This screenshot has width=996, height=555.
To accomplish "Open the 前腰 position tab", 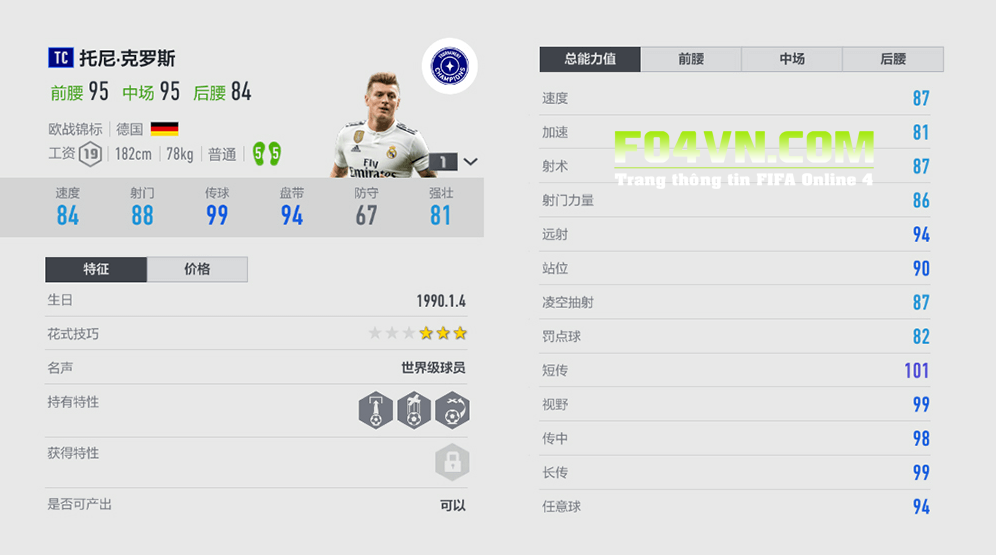I will point(691,59).
